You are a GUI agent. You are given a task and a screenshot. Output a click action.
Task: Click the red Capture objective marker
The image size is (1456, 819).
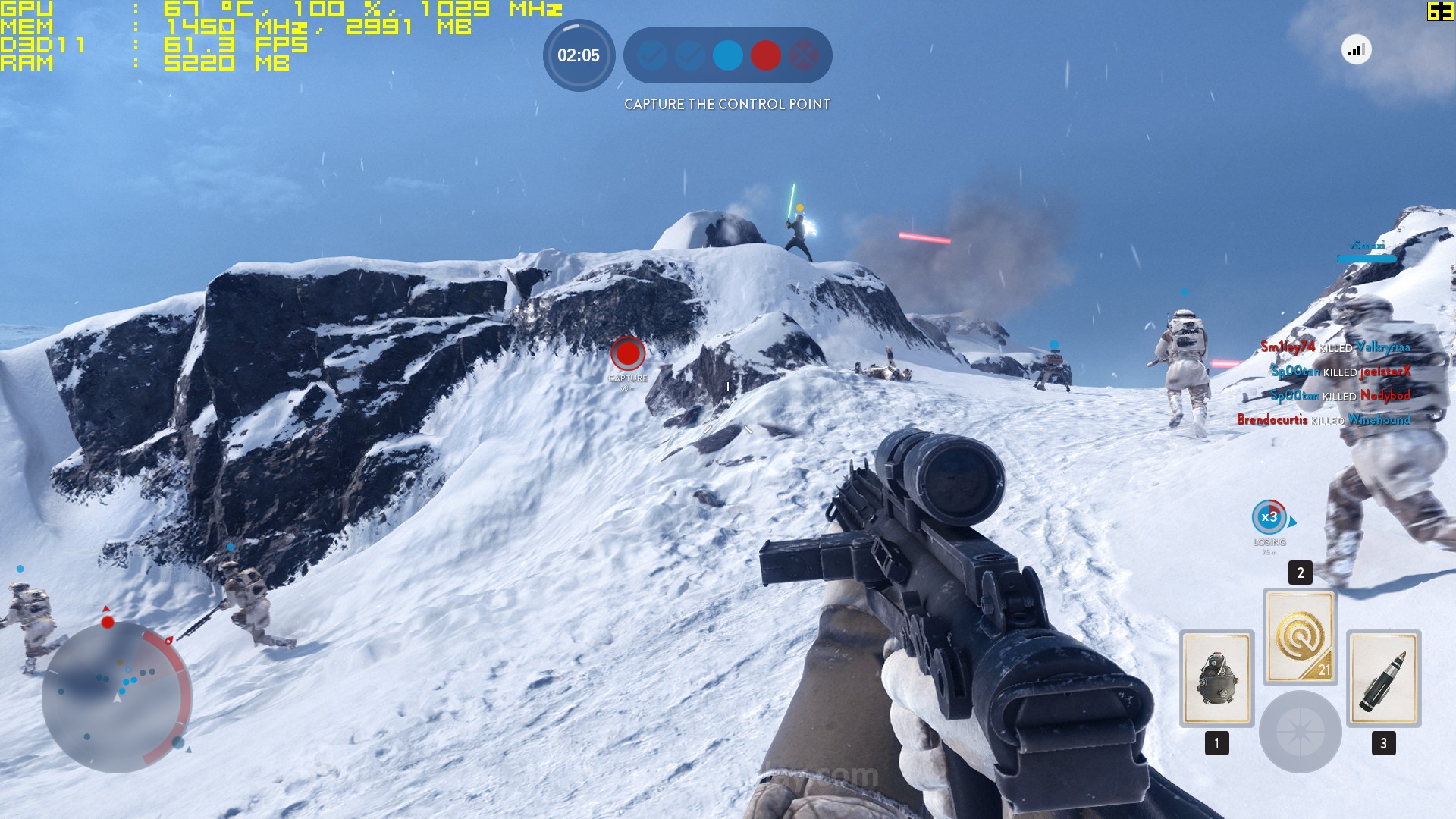click(x=628, y=353)
